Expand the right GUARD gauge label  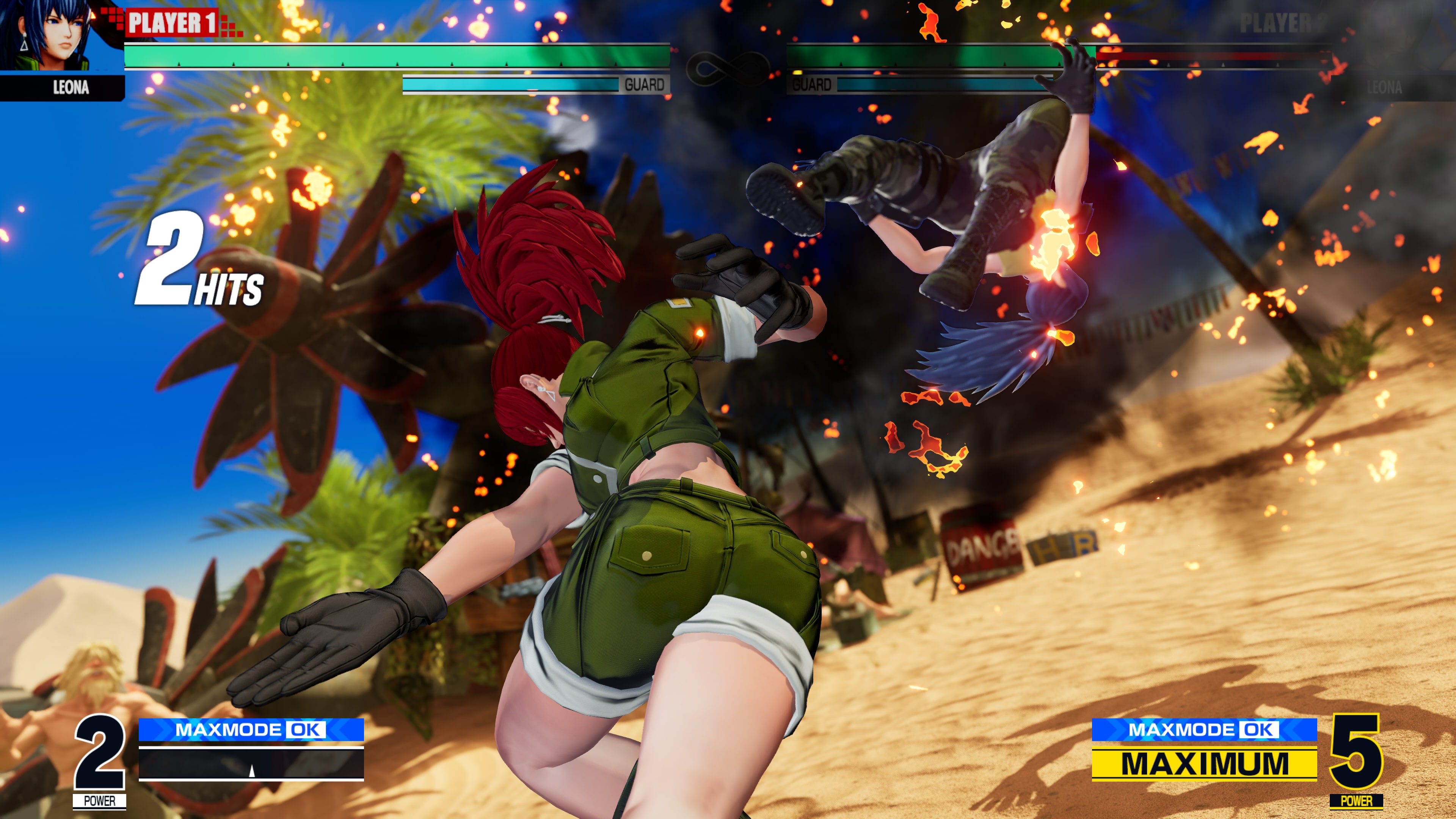point(812,85)
